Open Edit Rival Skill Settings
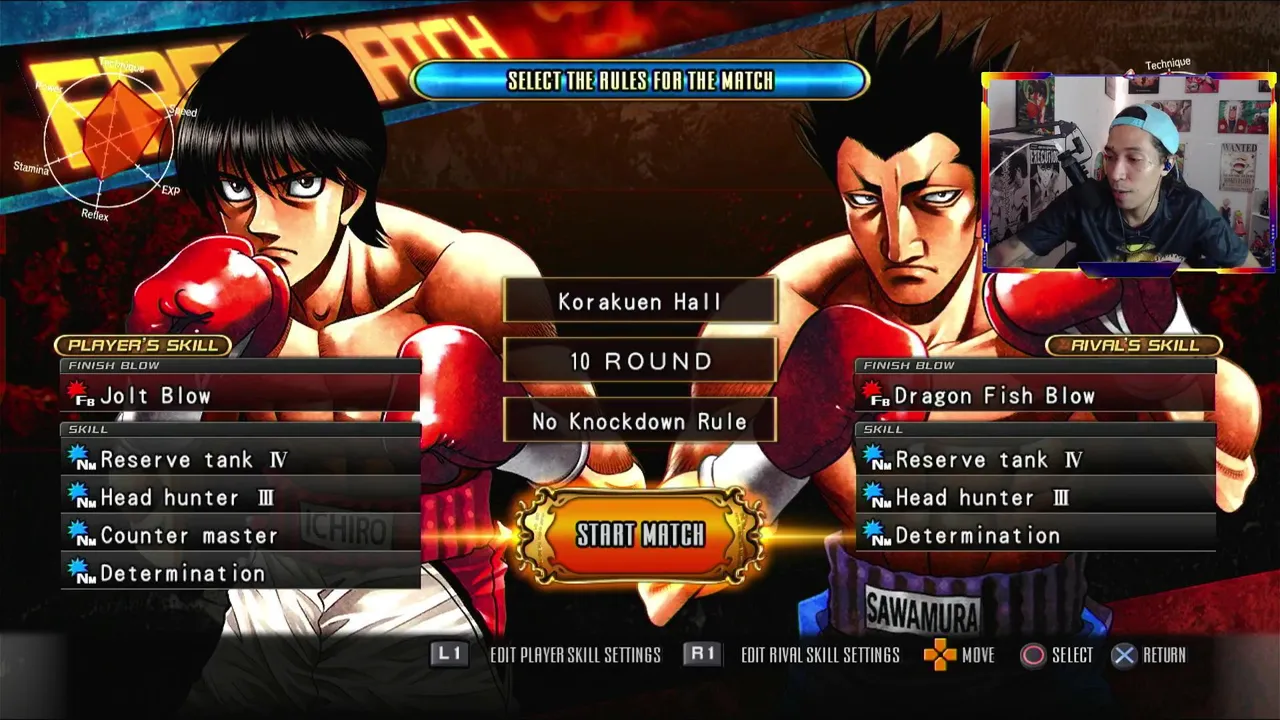Viewport: 1280px width, 720px height. [x=792, y=655]
